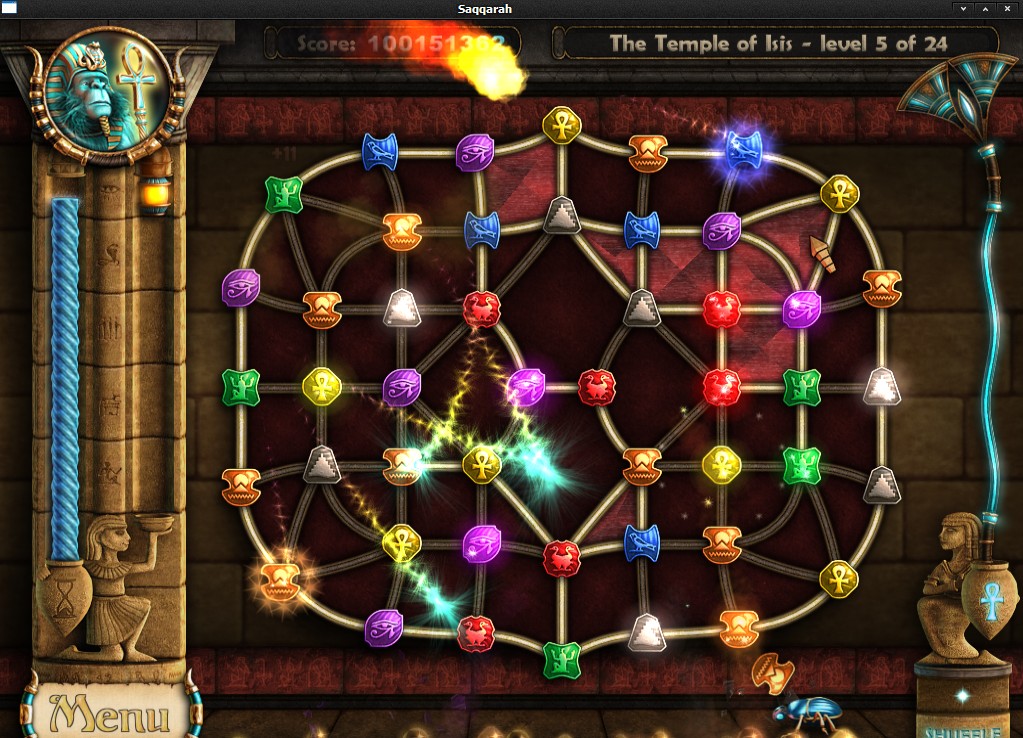Open the Menu button

110,713
